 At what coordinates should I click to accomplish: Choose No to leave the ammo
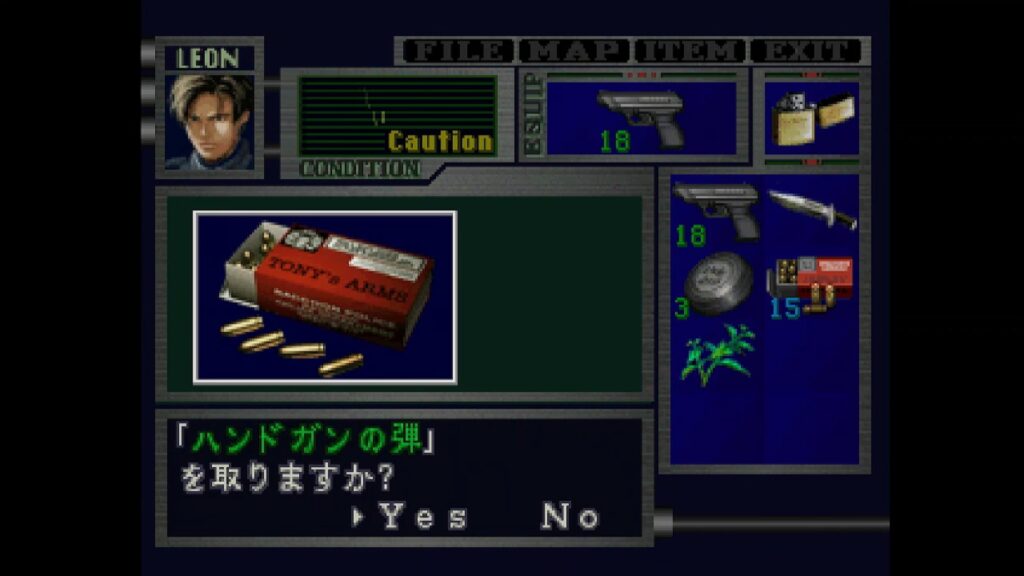[571, 517]
